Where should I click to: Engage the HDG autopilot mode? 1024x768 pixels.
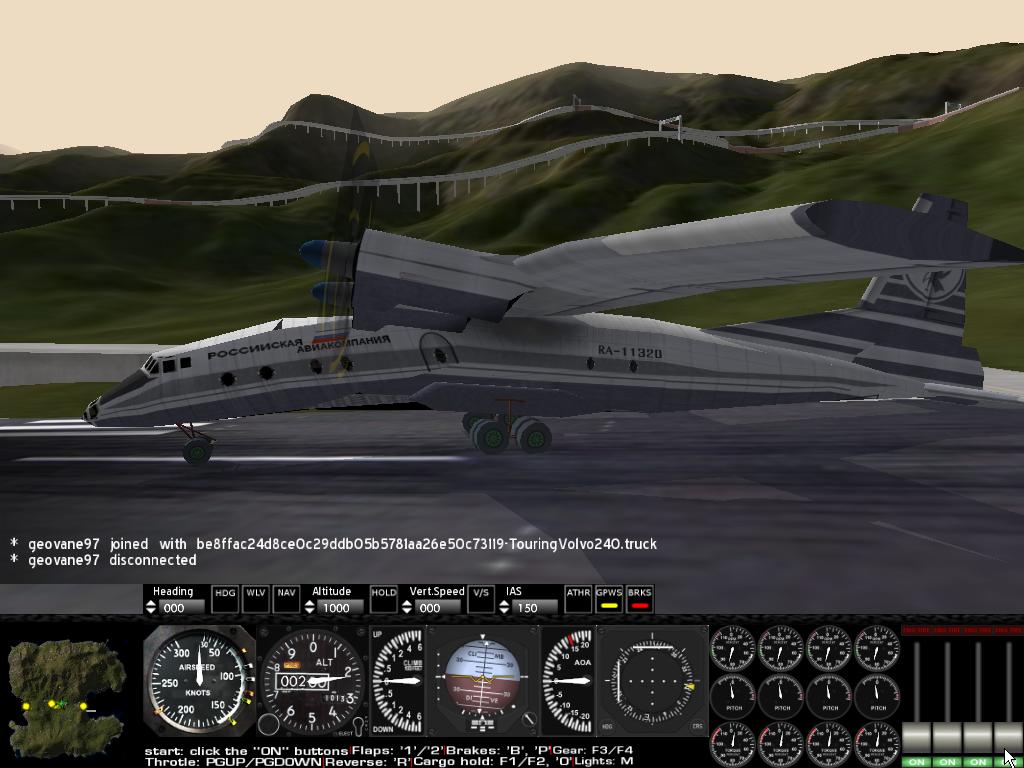pyautogui.click(x=225, y=598)
